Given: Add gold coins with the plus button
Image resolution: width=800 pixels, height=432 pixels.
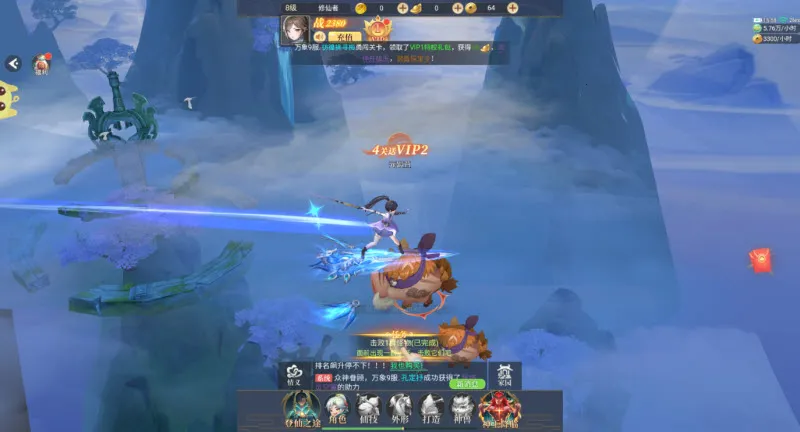Looking at the screenshot, I should click(402, 8).
